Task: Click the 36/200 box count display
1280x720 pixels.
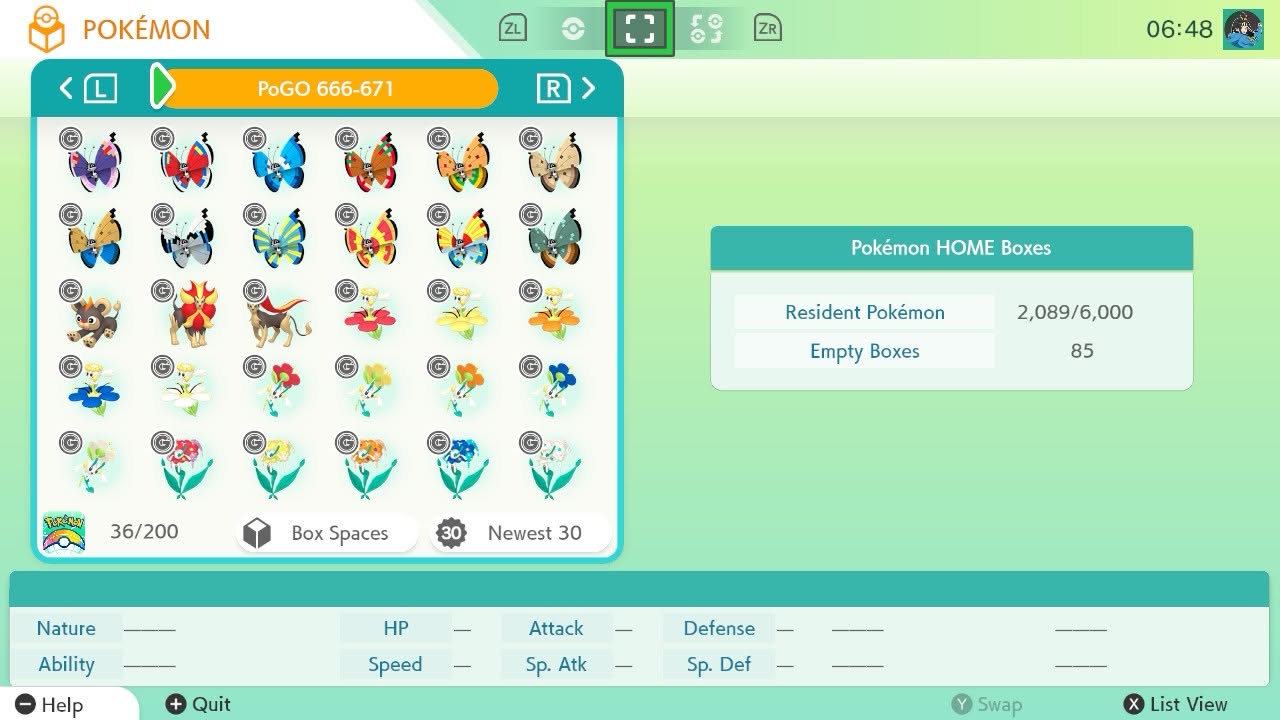Action: click(x=145, y=531)
